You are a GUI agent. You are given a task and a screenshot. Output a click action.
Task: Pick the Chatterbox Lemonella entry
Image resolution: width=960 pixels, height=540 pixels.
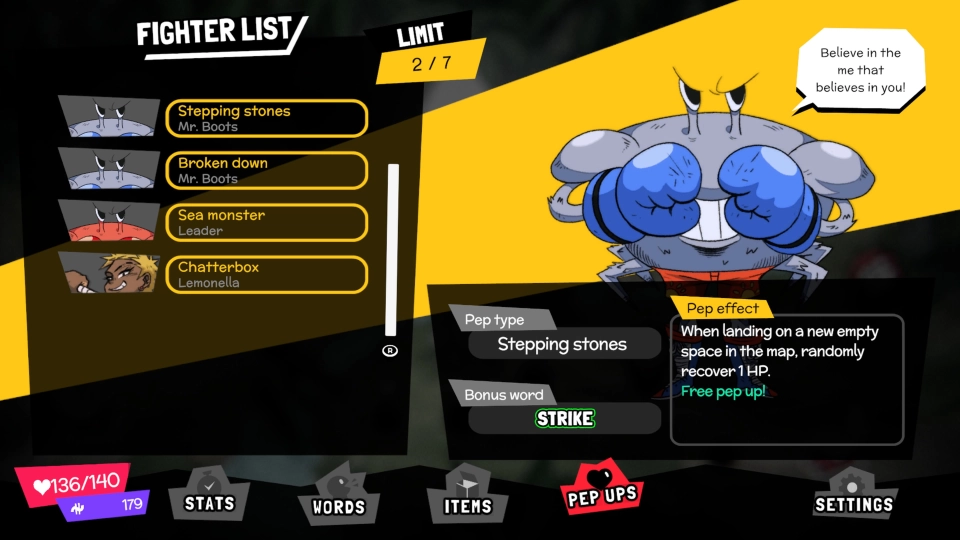[266, 274]
